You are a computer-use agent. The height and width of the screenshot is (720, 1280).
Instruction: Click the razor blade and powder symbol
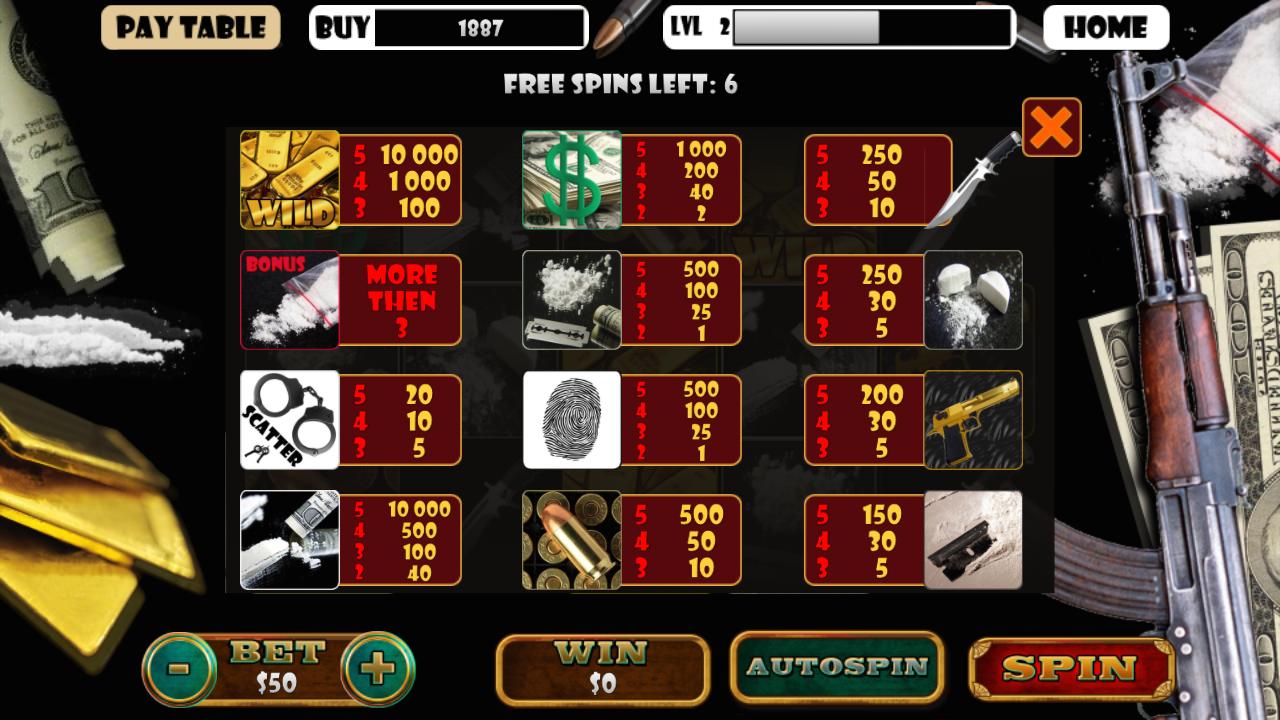coord(571,300)
